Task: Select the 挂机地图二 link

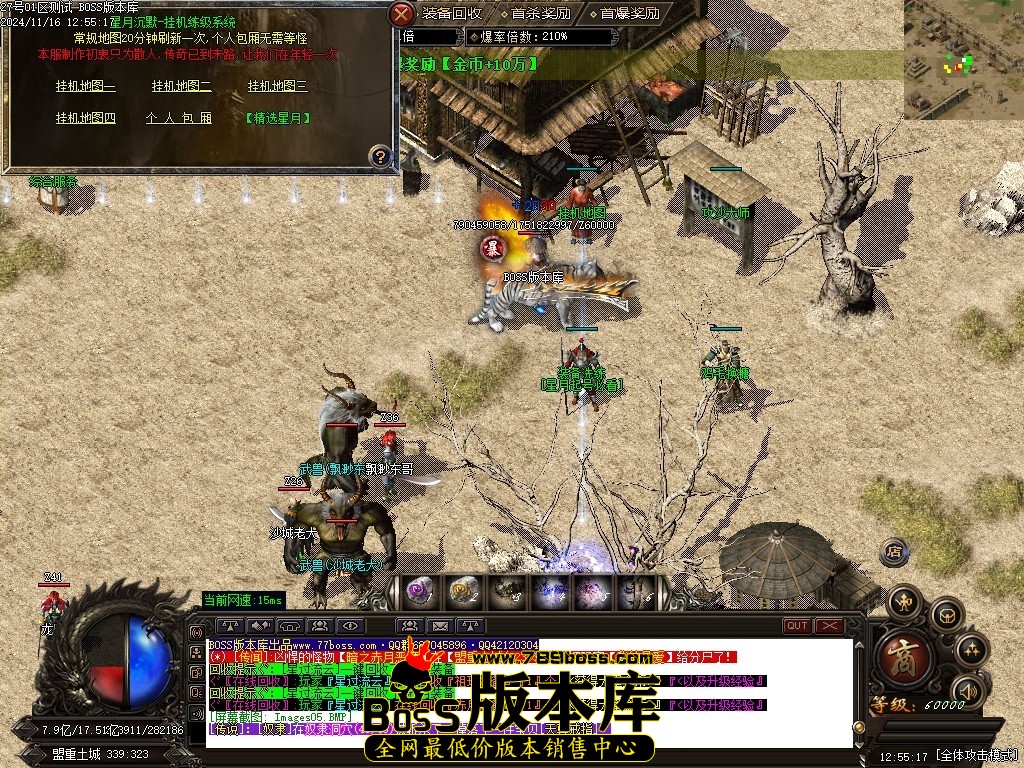Action: [x=181, y=87]
